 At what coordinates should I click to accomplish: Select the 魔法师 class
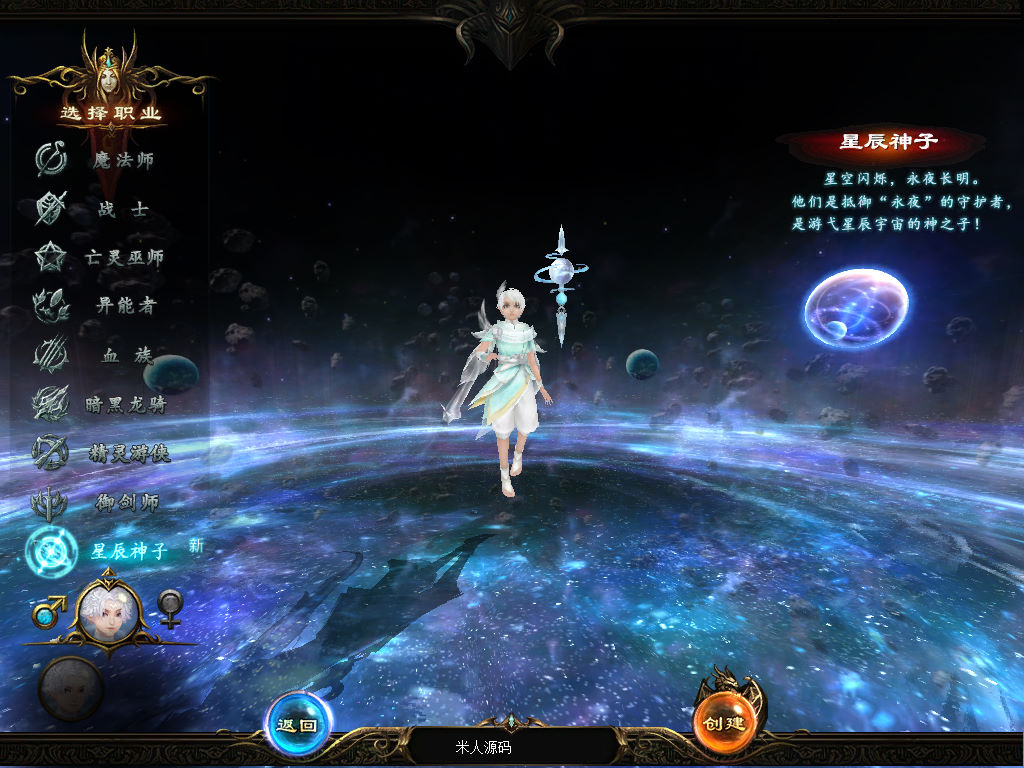[122, 160]
